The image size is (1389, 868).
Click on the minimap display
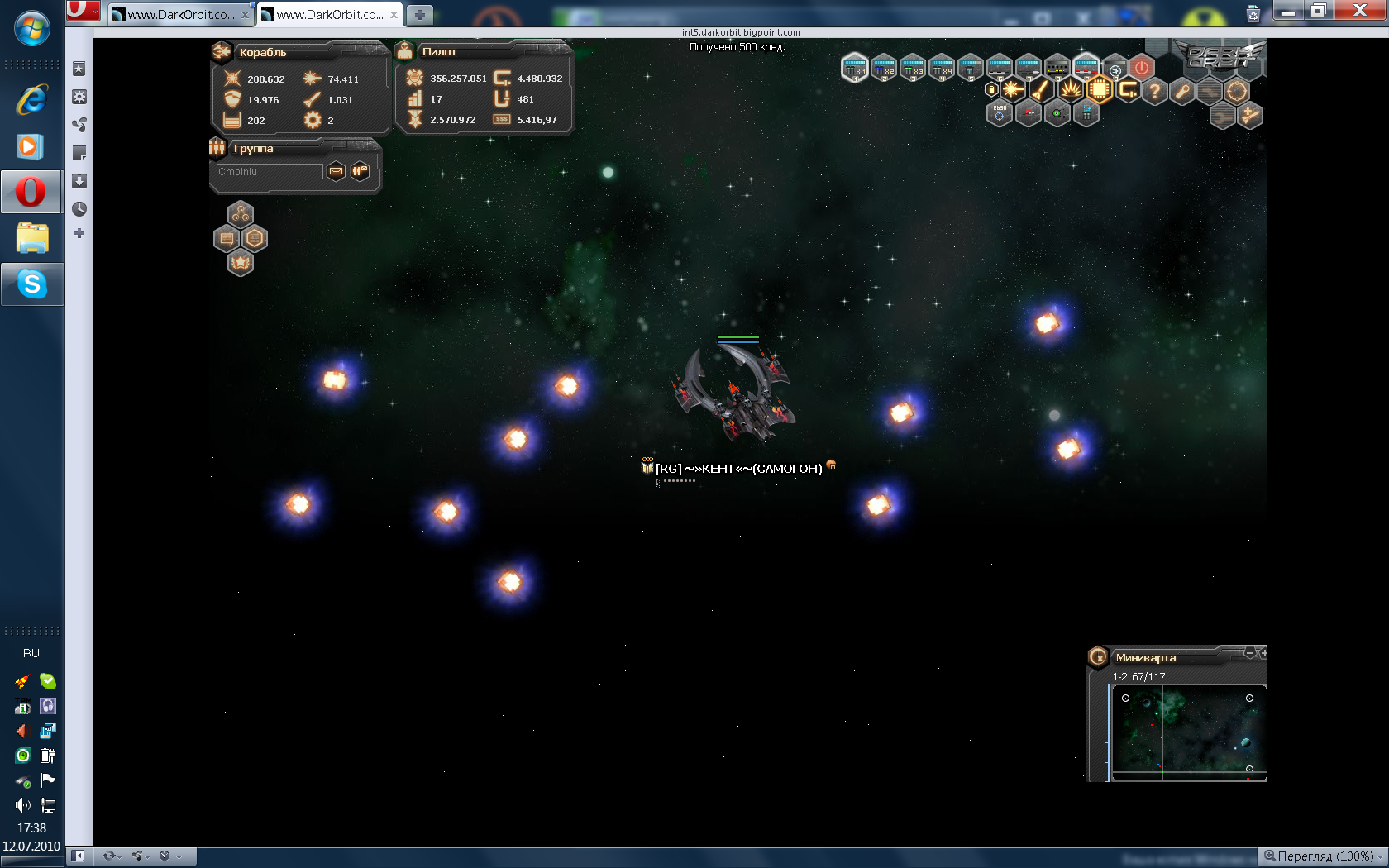1189,732
